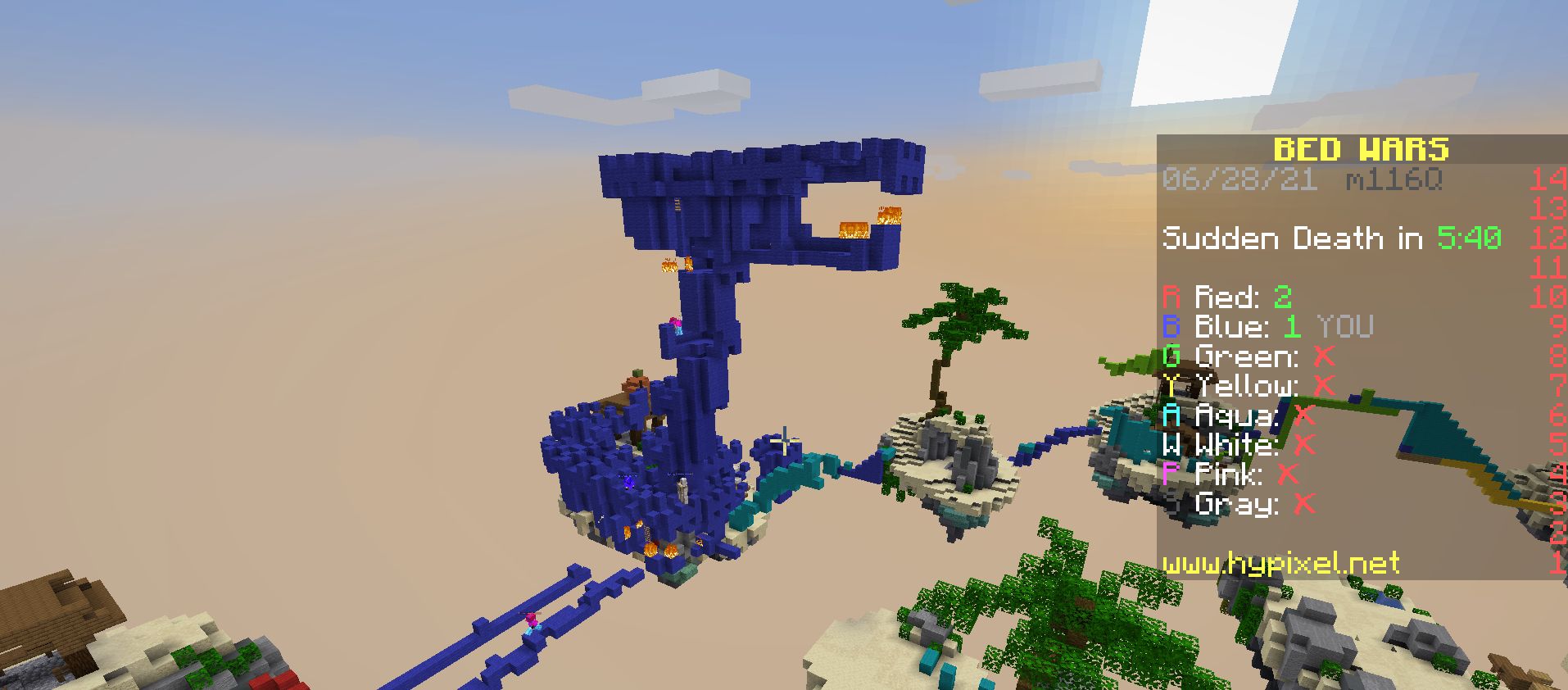Click the white W team icon
1568x690 pixels.
tap(1173, 445)
